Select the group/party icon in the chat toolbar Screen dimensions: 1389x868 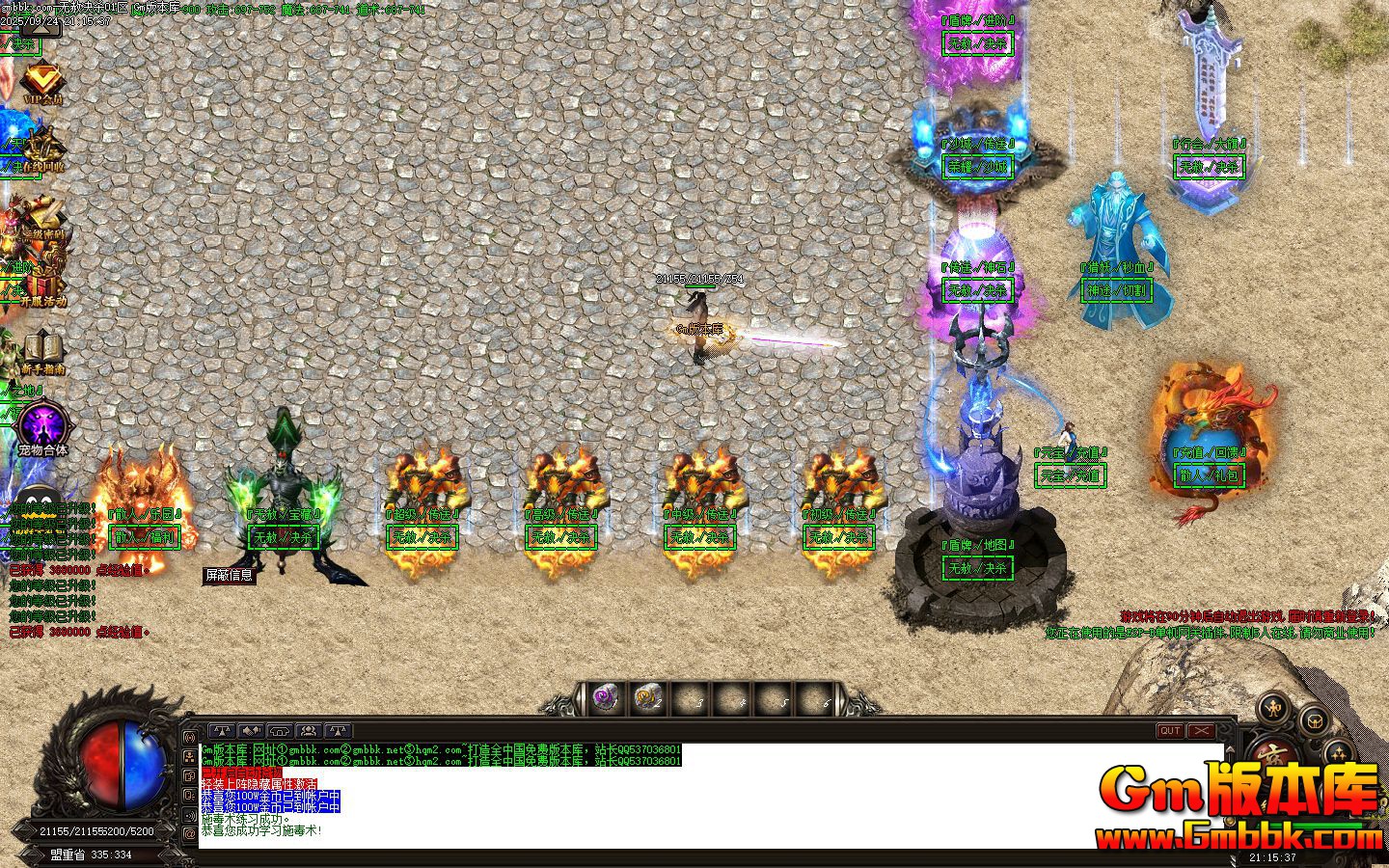click(308, 730)
